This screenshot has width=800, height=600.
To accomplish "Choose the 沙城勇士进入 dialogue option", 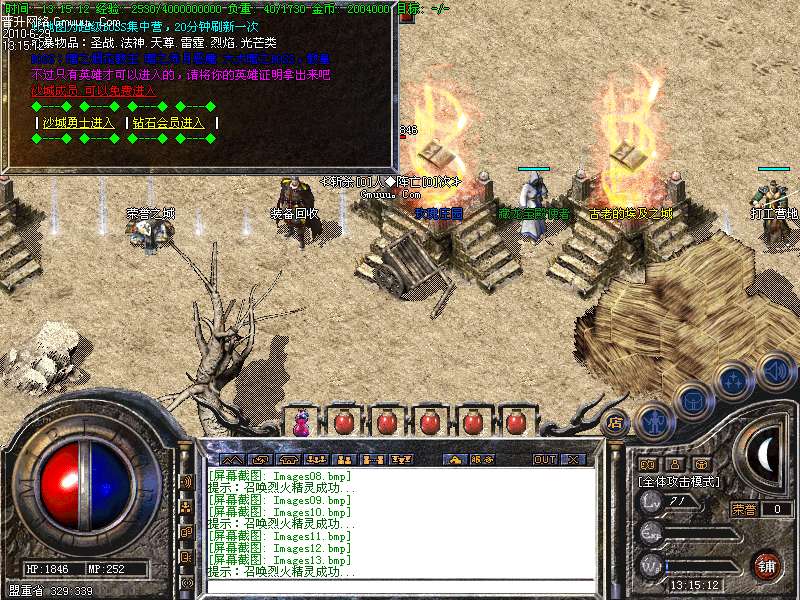I will click(x=78, y=123).
